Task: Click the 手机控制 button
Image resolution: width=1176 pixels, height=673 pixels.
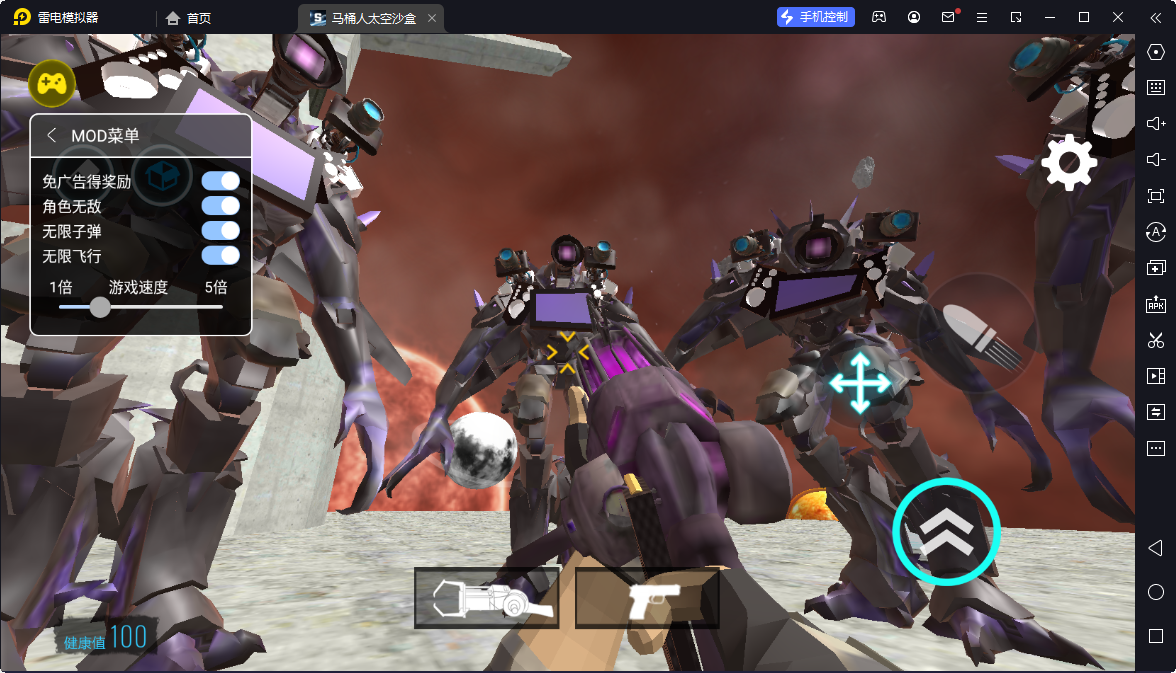Action: point(815,17)
